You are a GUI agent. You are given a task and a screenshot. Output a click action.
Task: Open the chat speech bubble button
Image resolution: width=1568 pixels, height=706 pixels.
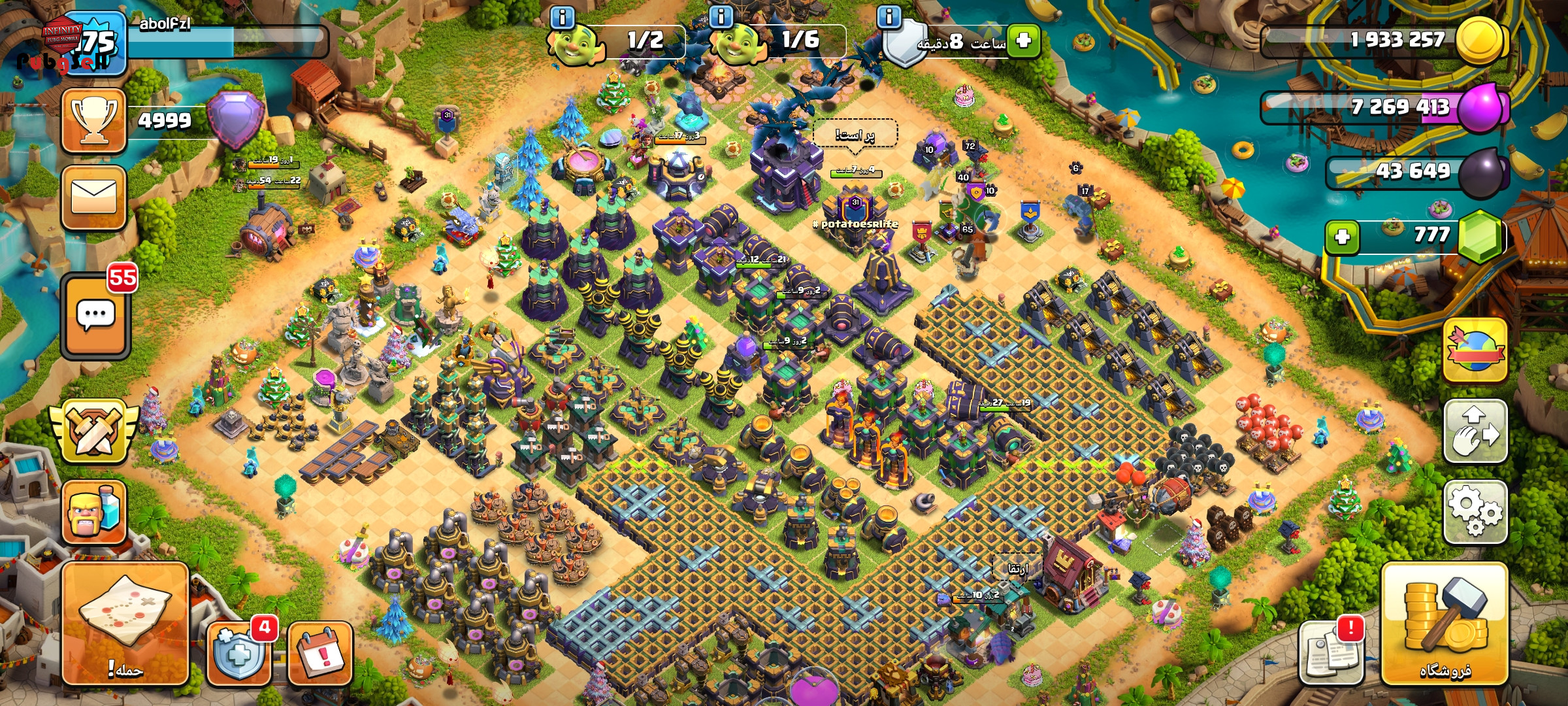click(x=96, y=317)
